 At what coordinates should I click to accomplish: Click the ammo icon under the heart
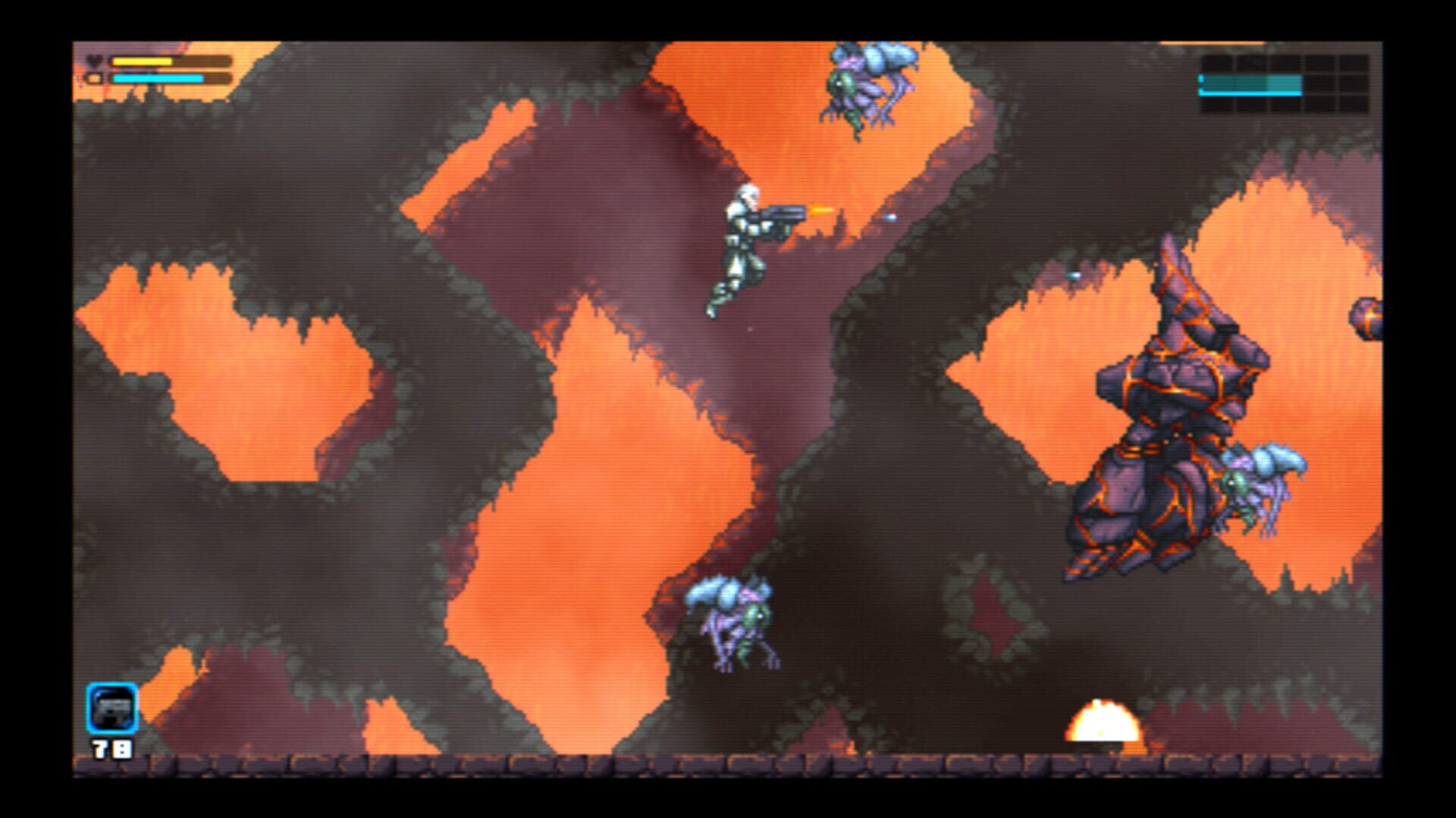point(93,77)
